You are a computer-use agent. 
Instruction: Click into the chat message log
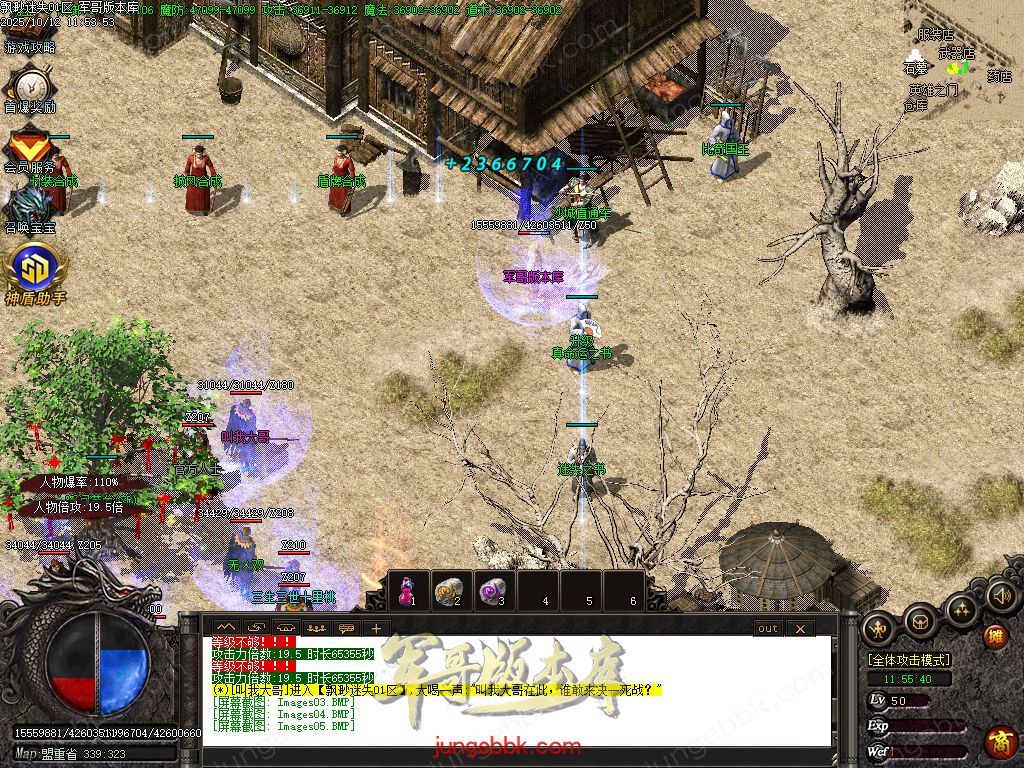[520, 700]
